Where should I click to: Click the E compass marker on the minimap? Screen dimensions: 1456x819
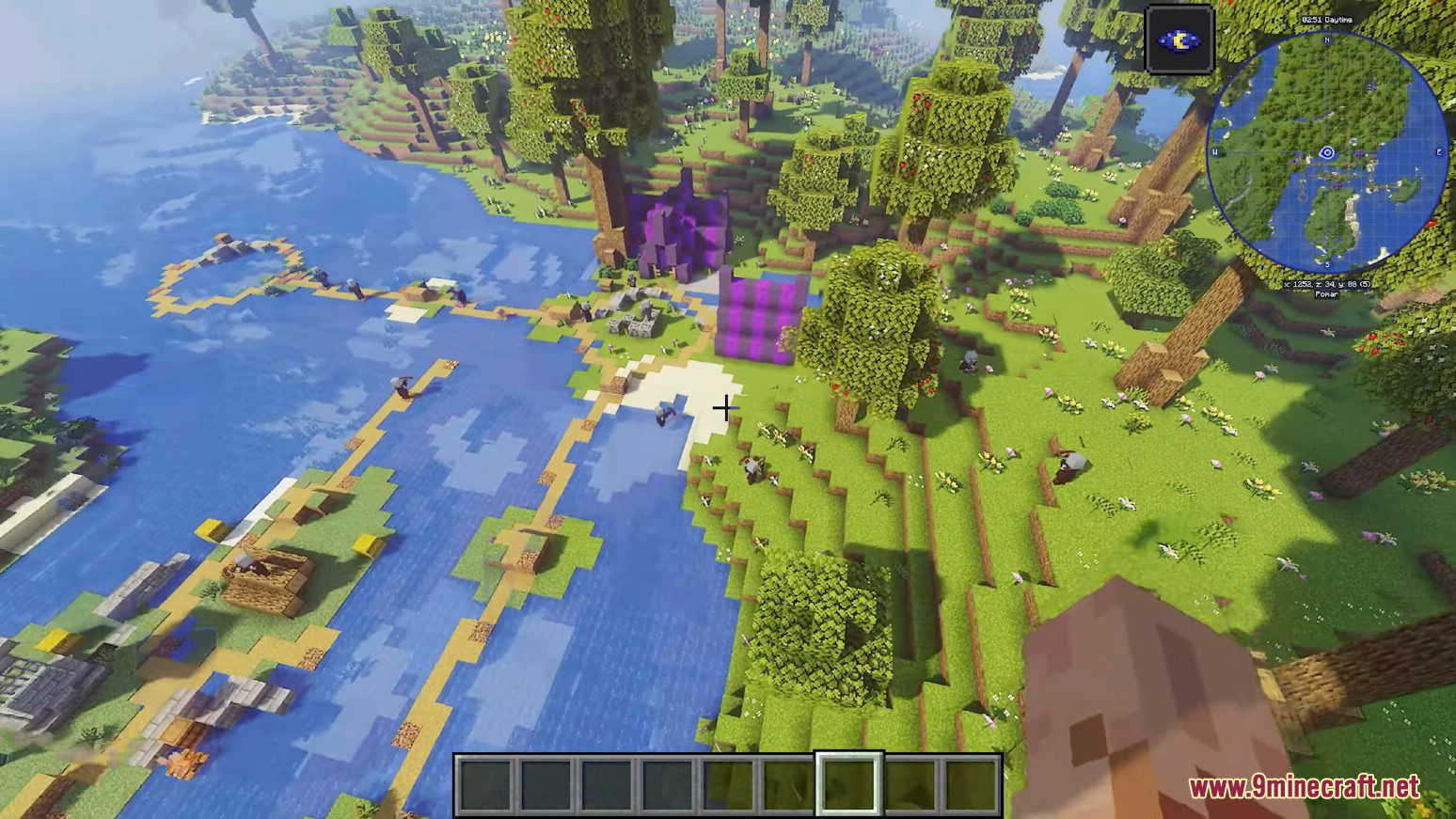1439,150
